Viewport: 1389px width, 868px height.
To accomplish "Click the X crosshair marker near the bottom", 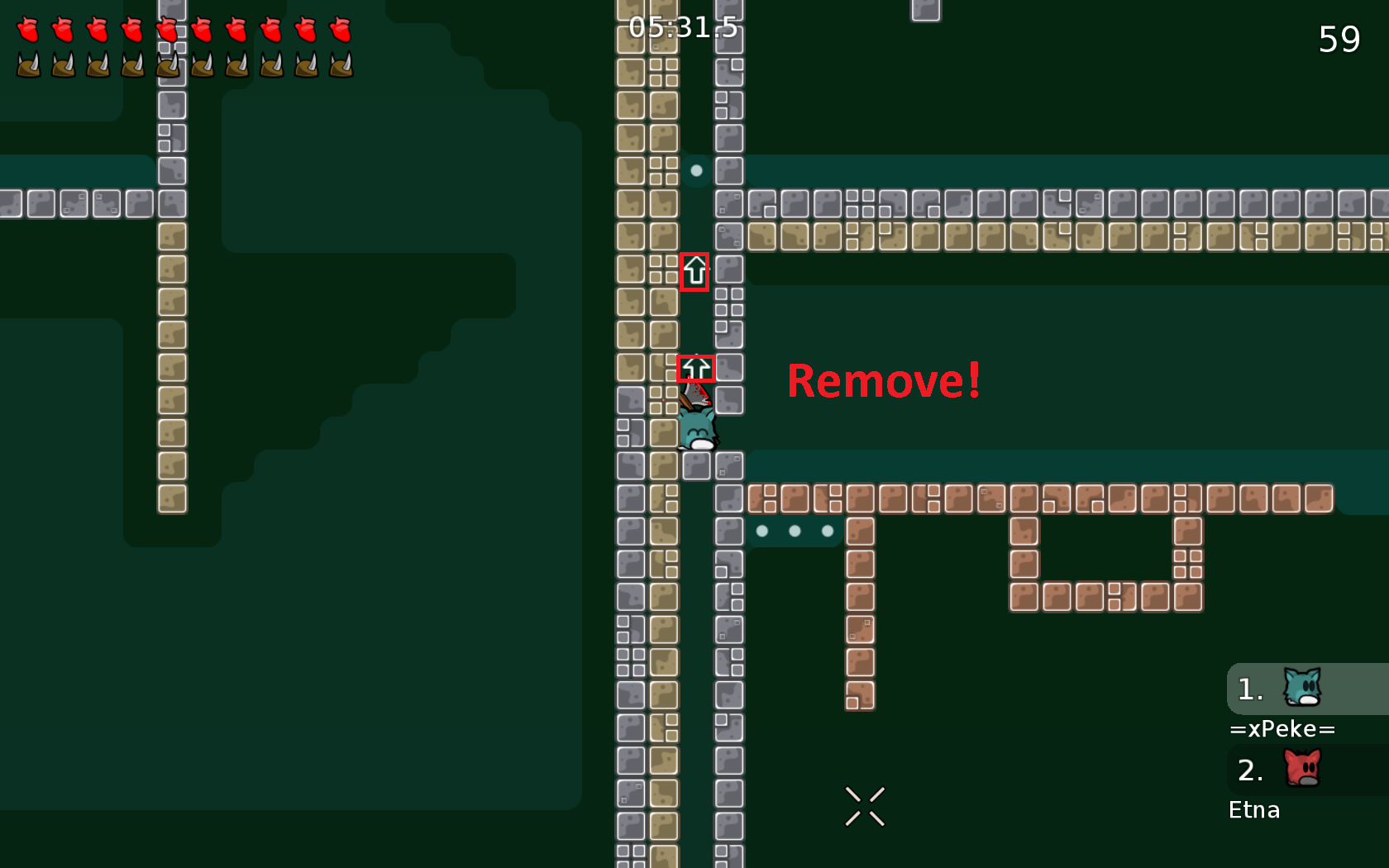I will (x=866, y=807).
